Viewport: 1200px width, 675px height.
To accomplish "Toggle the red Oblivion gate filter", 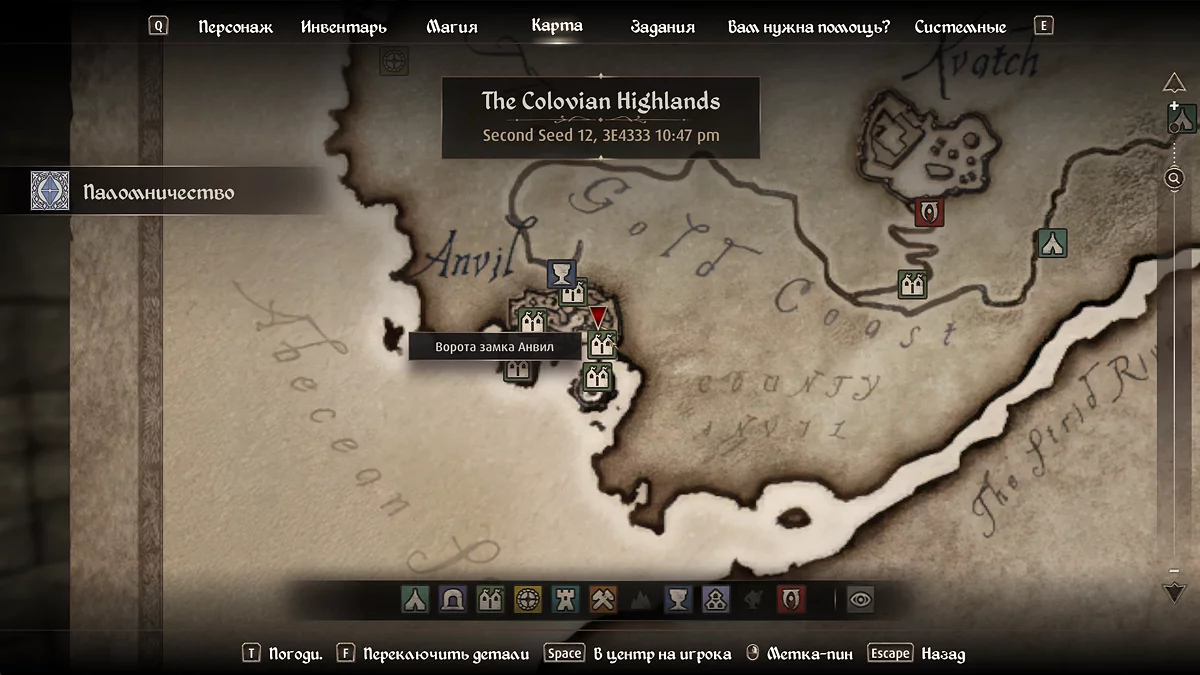I will (x=791, y=599).
